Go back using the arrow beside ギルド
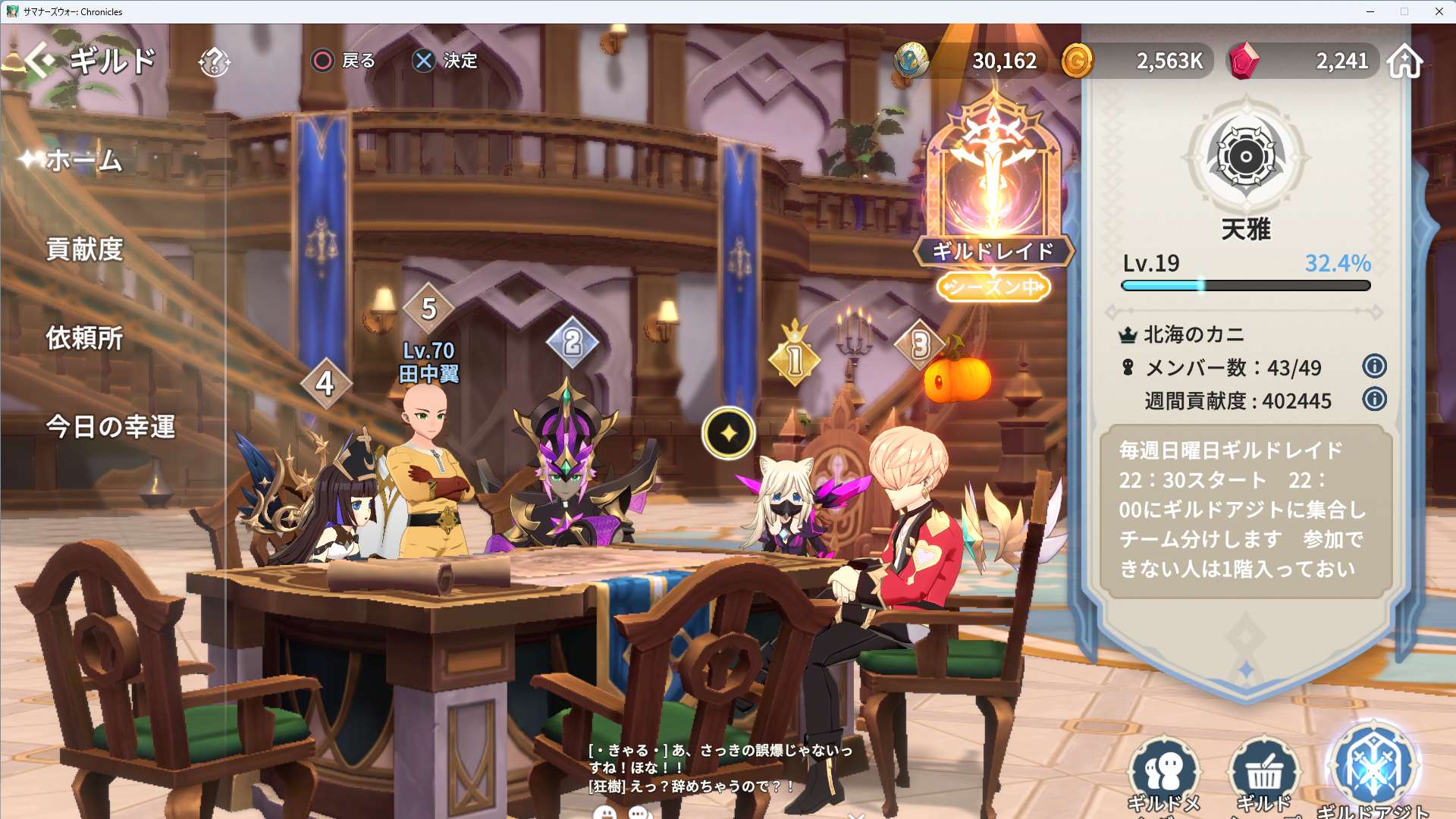 39,61
